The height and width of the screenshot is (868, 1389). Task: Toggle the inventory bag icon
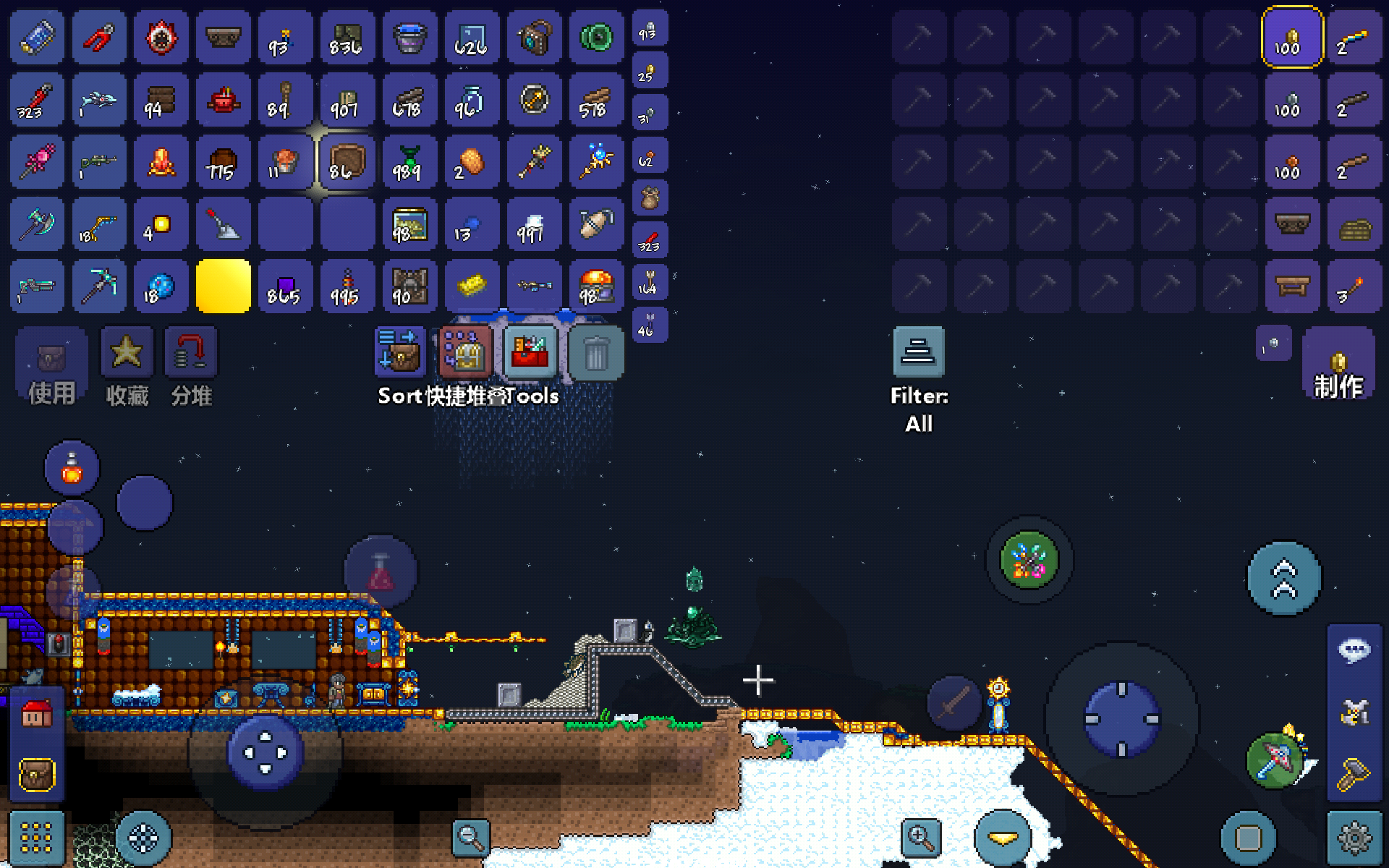(37, 775)
